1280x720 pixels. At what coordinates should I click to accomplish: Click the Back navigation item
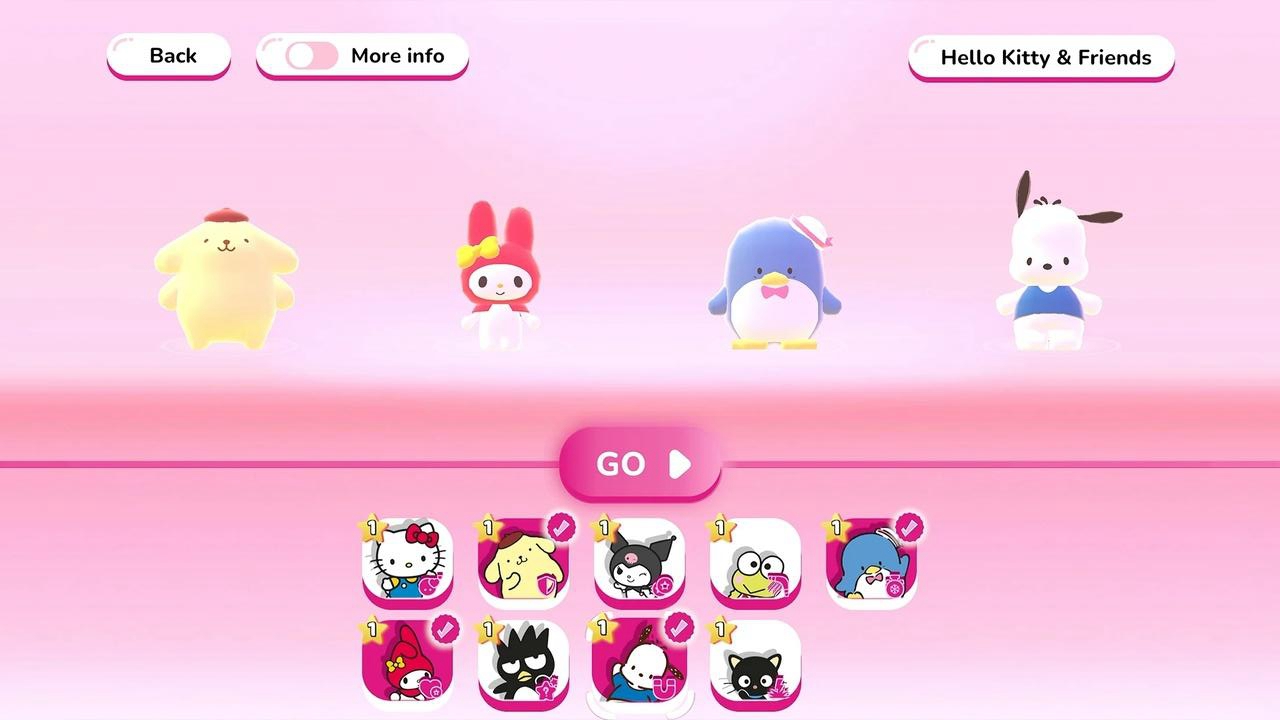click(168, 56)
